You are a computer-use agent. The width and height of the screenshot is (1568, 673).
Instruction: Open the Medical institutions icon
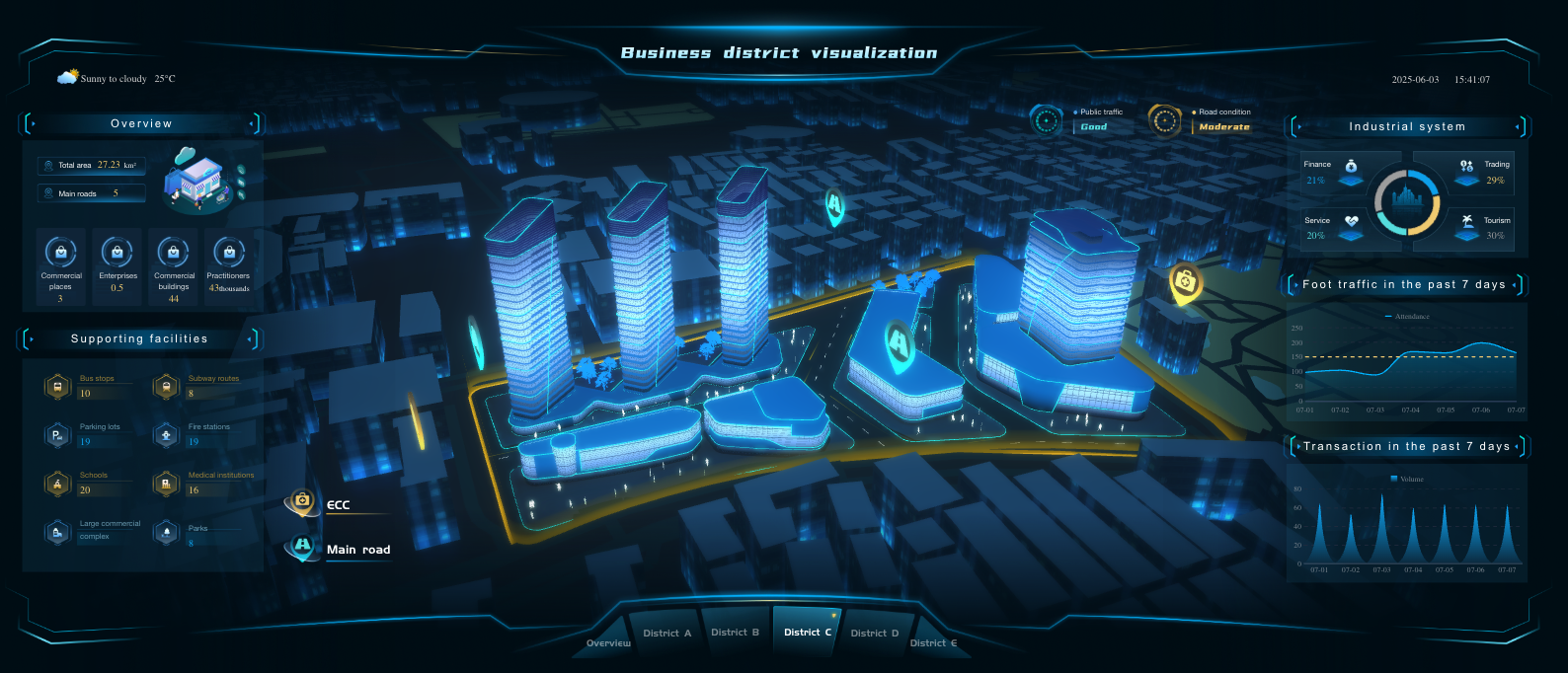(x=166, y=483)
